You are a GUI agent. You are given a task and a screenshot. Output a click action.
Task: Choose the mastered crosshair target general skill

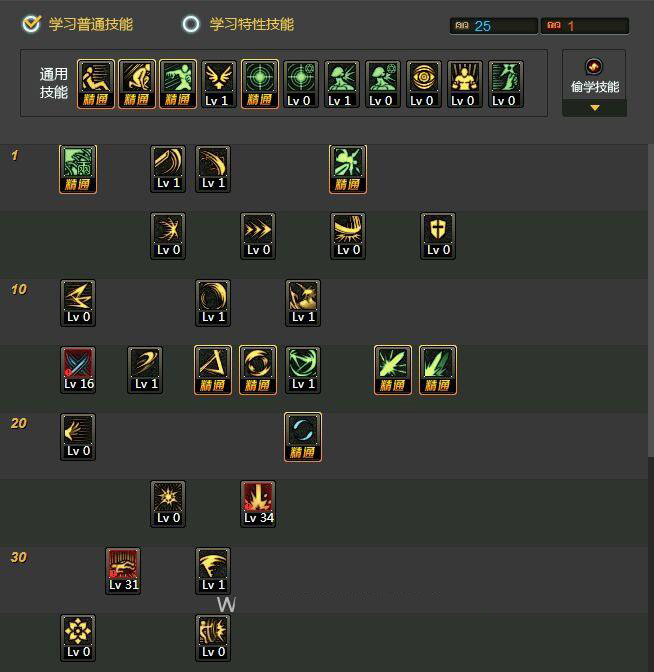tap(259, 84)
